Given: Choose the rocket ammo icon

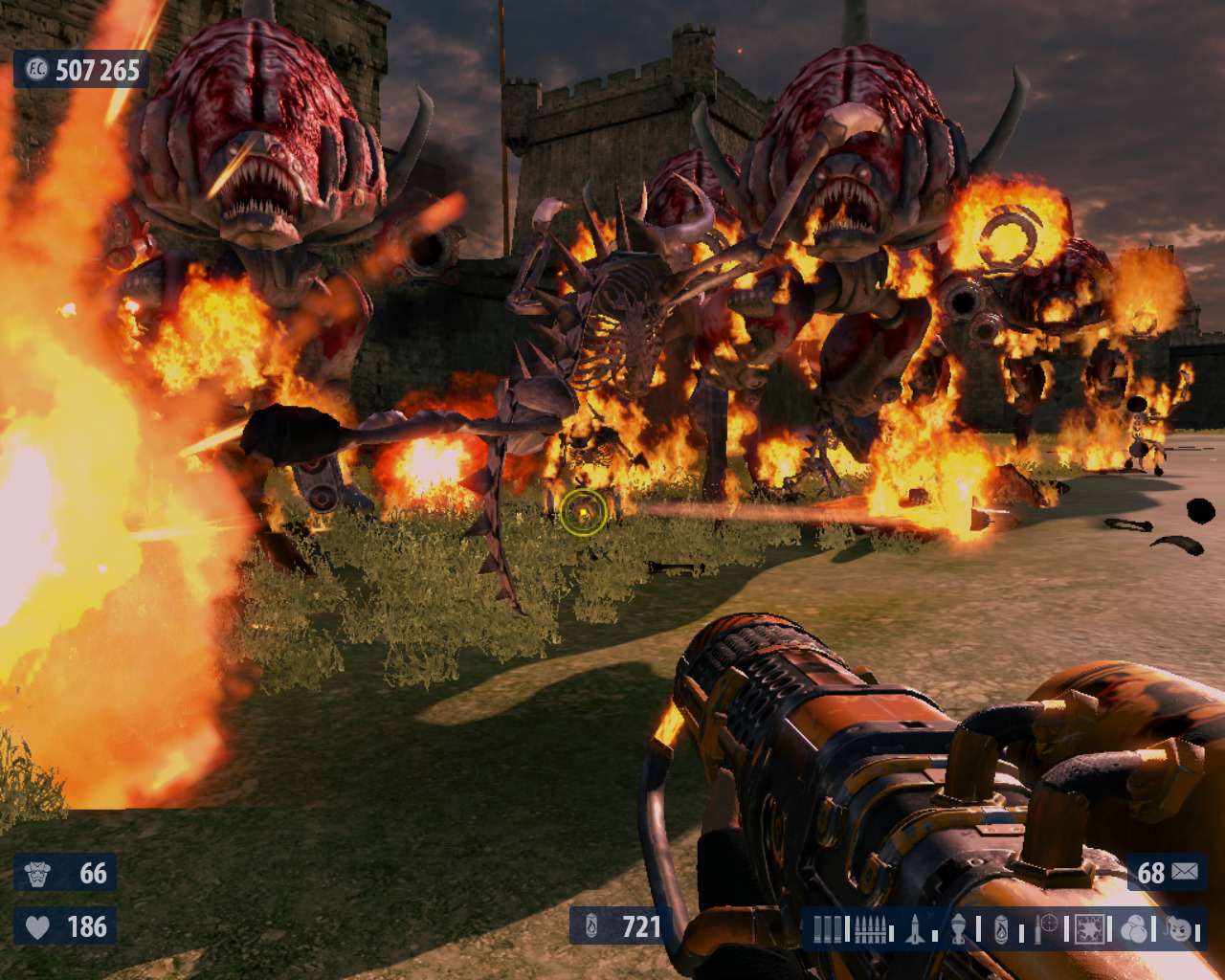Looking at the screenshot, I should [x=915, y=928].
